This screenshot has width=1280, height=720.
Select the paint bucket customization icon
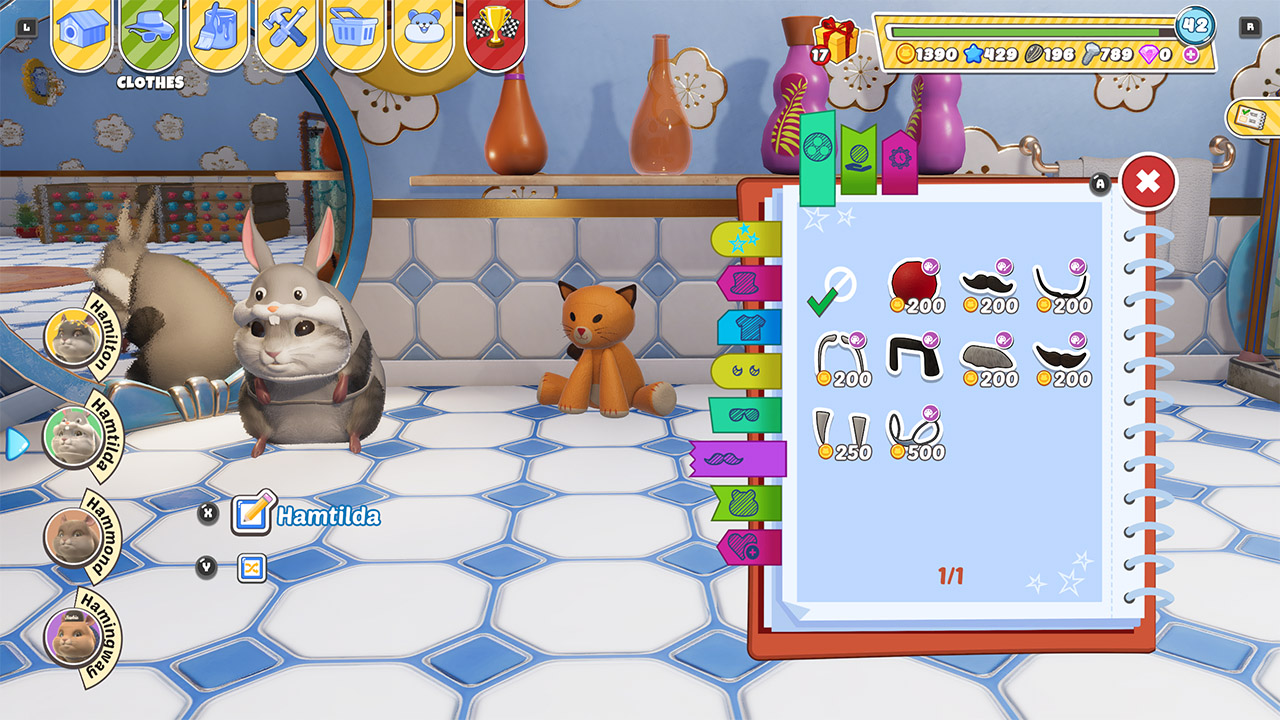[212, 28]
